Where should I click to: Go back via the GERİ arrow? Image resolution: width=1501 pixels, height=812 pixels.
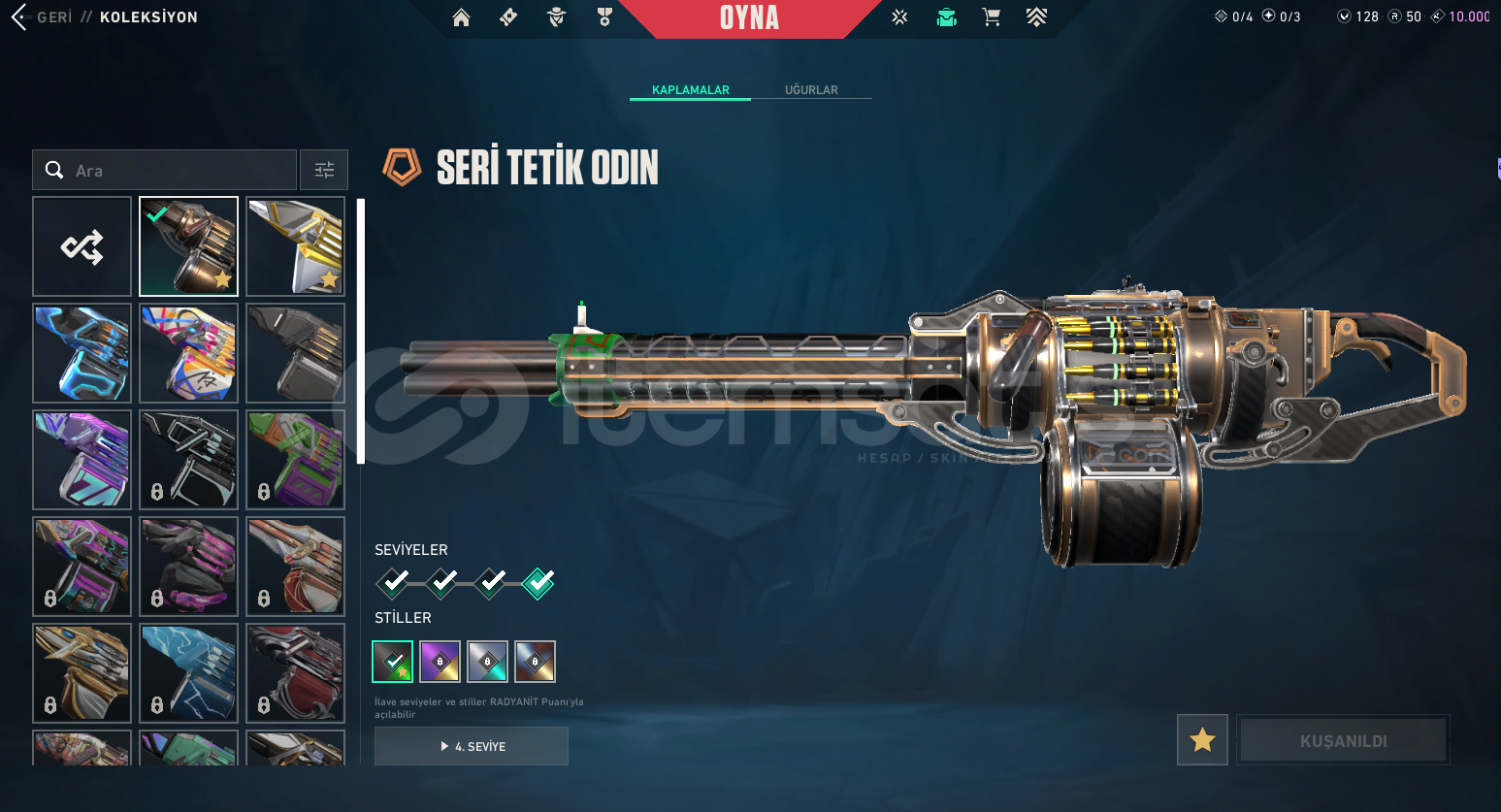[x=19, y=16]
